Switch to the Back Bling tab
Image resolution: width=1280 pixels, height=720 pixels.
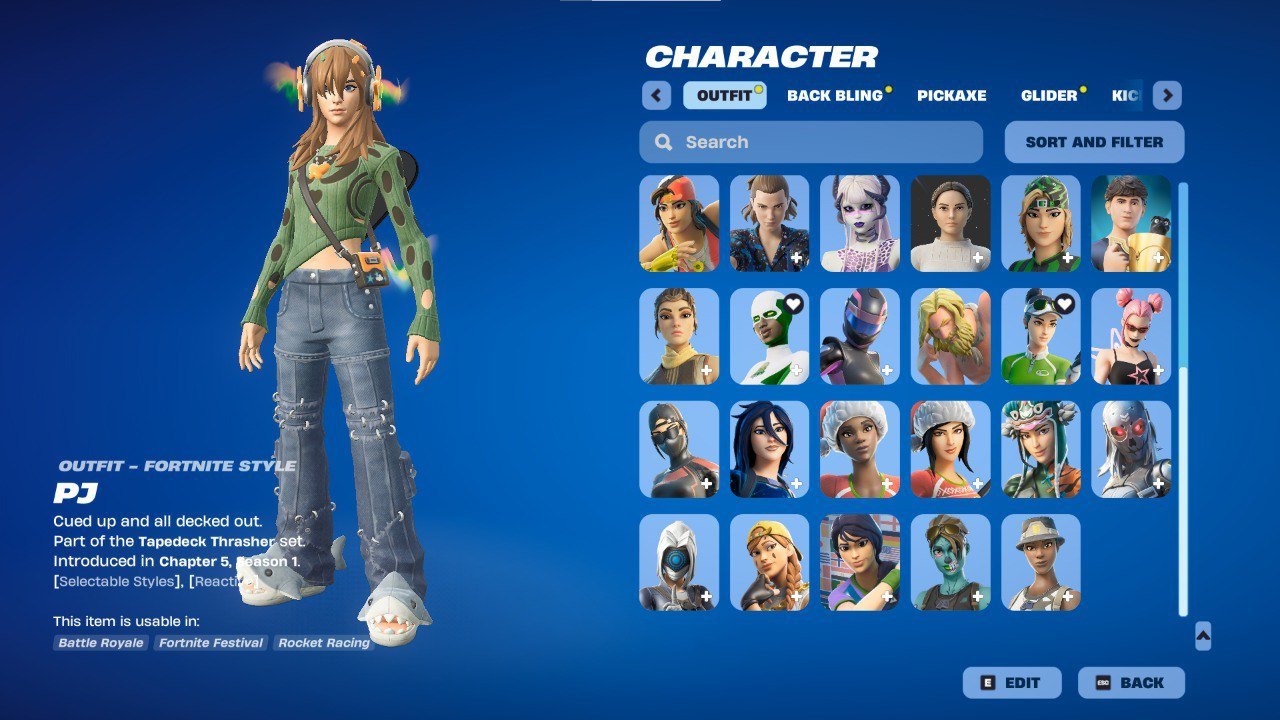[x=834, y=96]
